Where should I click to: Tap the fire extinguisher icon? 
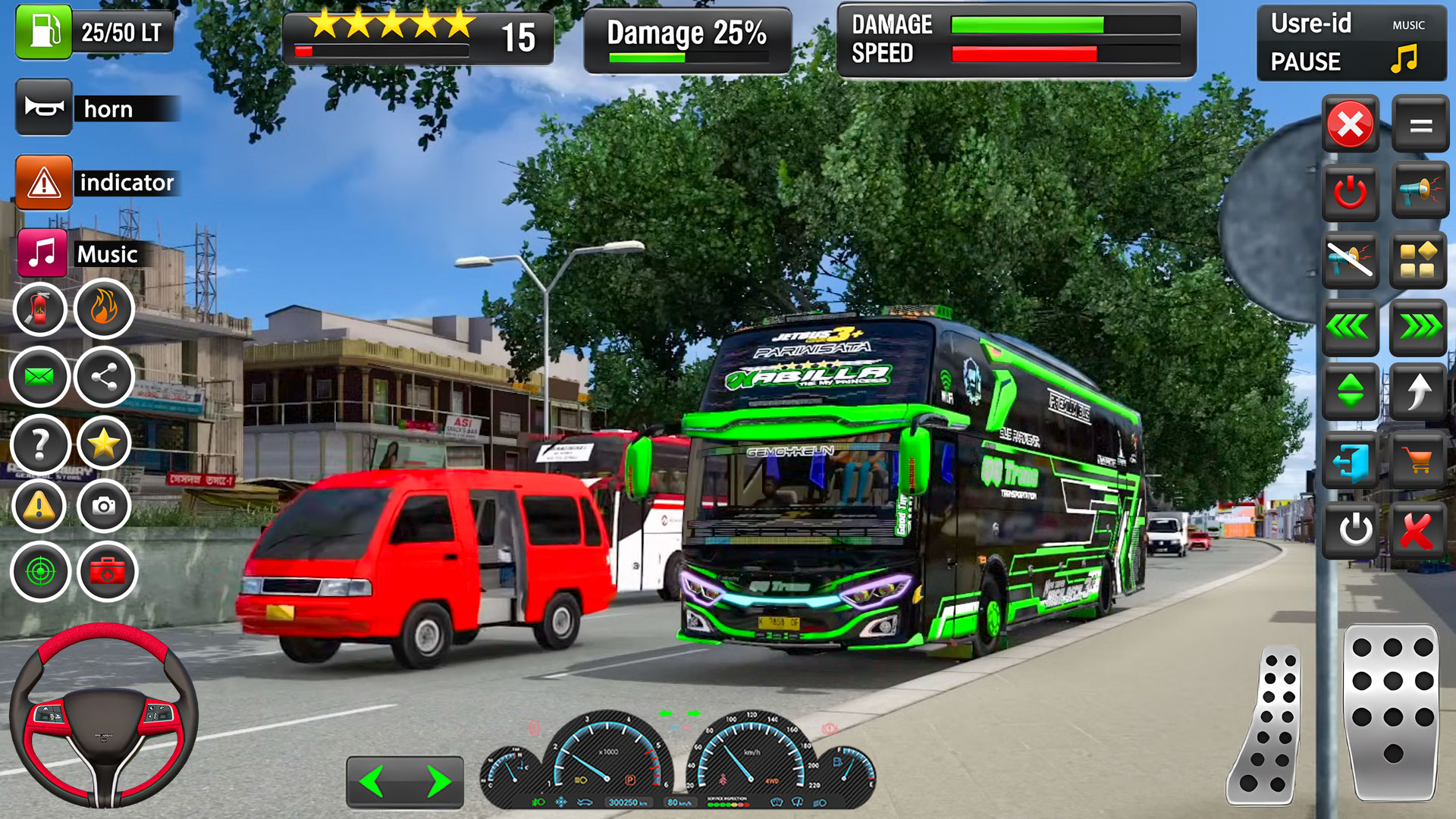pyautogui.click(x=39, y=309)
